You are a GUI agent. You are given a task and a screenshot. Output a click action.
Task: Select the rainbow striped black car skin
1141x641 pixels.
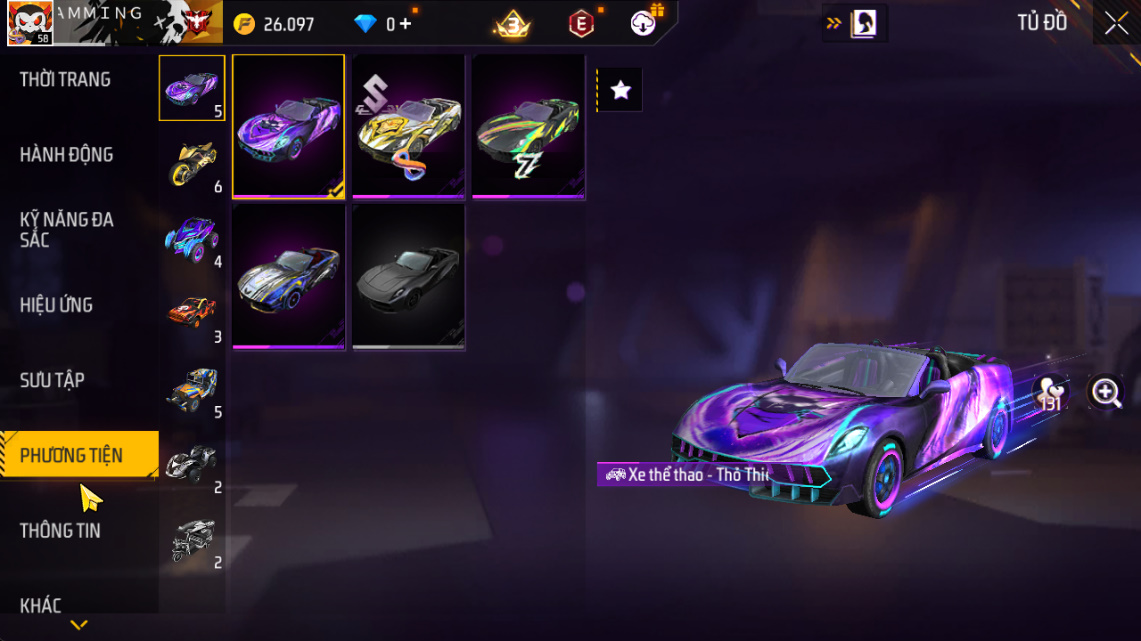tap(528, 126)
